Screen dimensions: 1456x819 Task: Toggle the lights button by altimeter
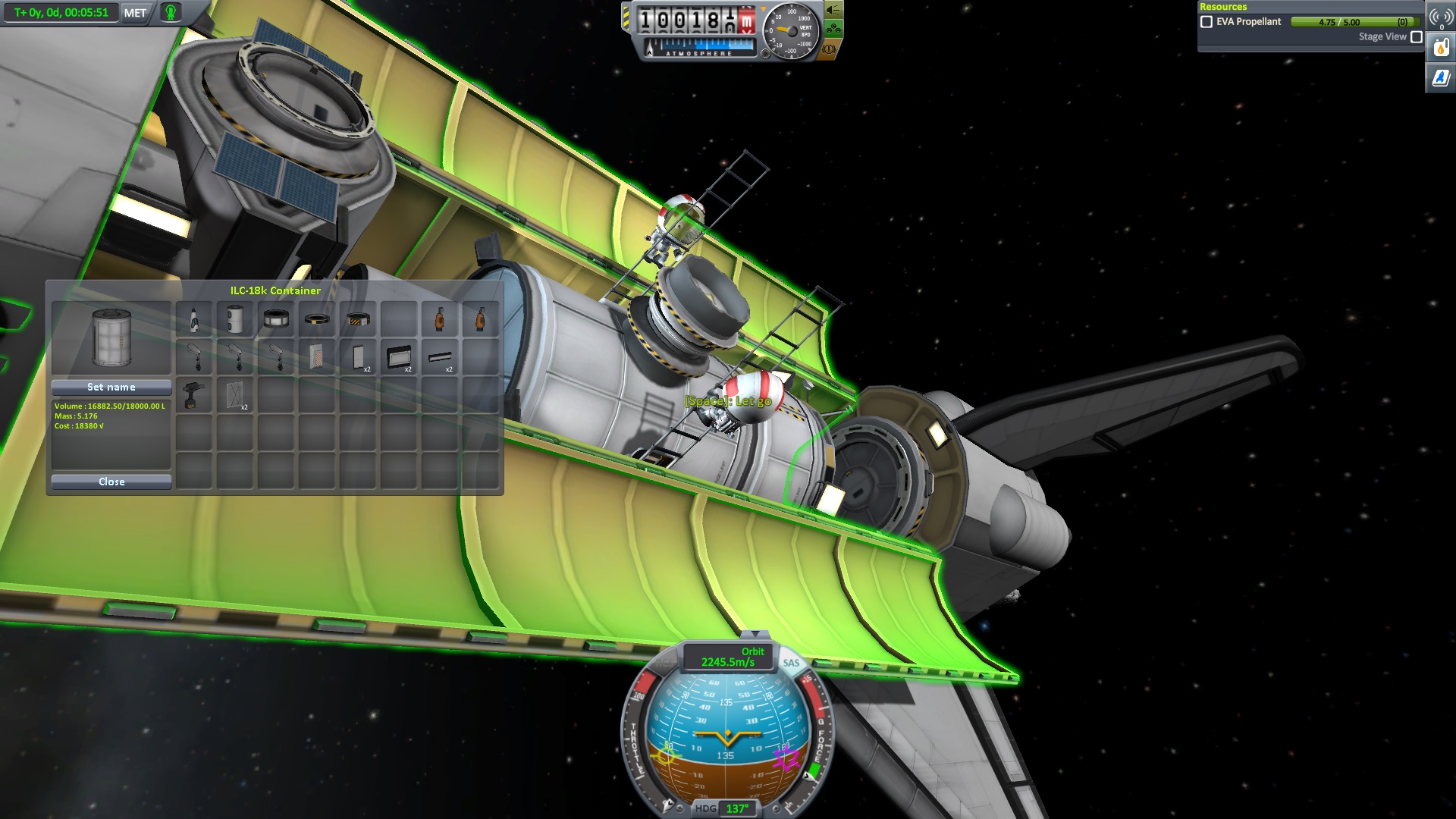click(x=833, y=11)
